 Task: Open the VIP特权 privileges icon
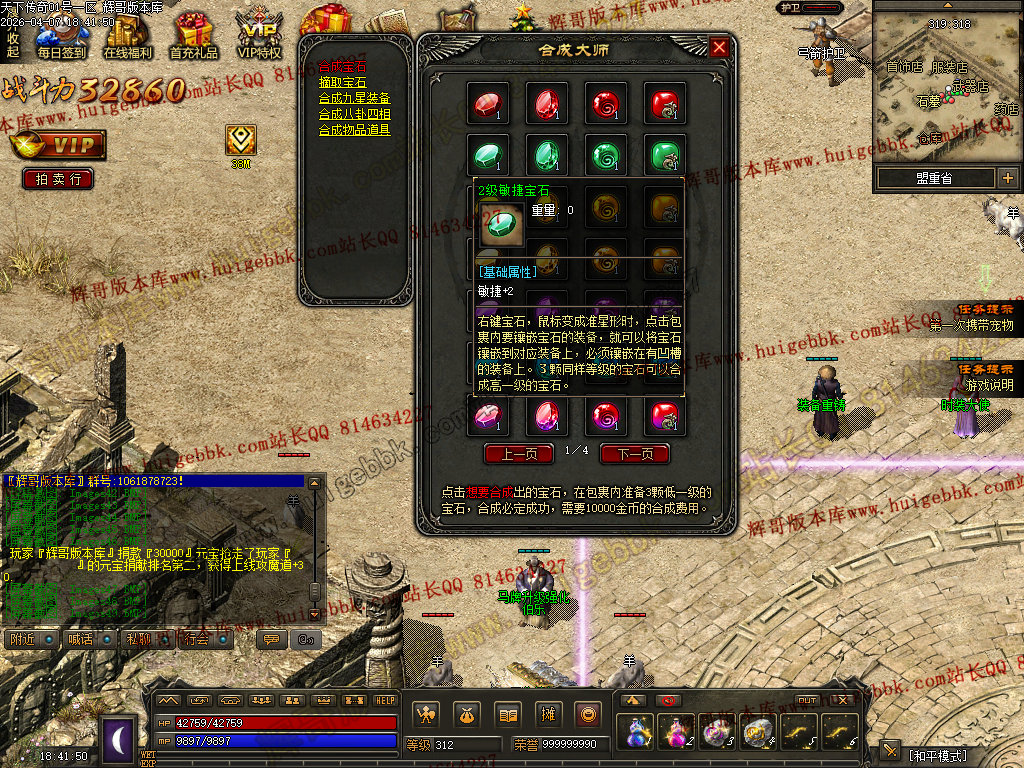click(x=259, y=37)
